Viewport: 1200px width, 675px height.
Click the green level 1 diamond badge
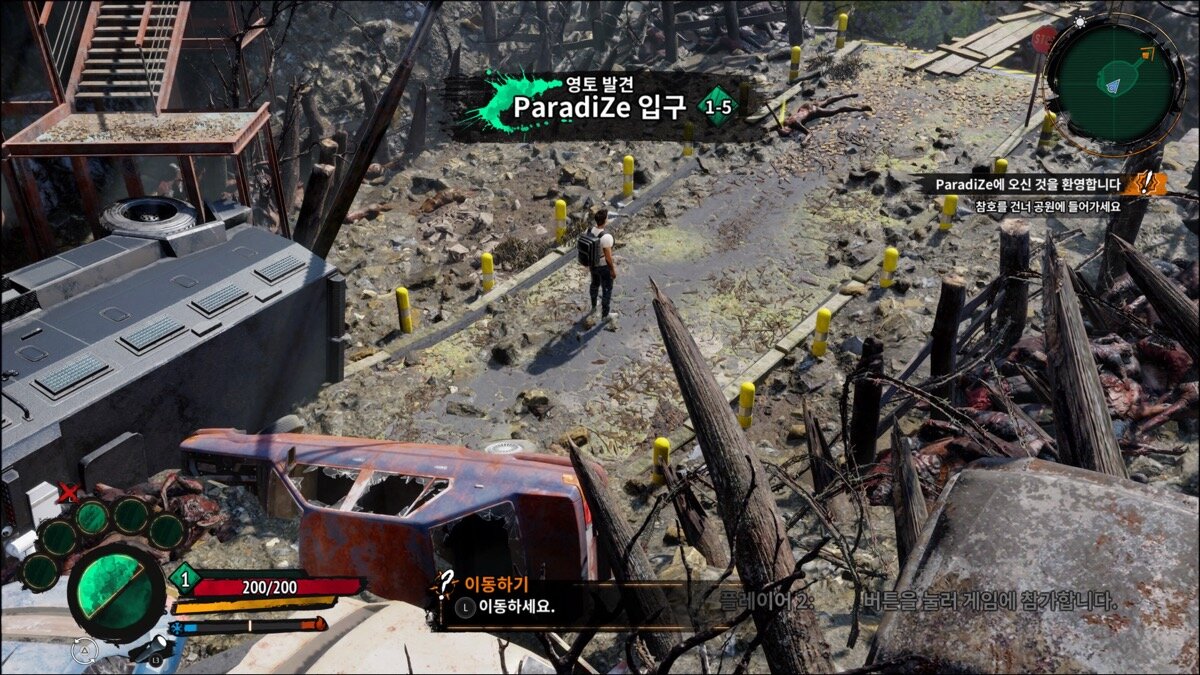click(184, 578)
